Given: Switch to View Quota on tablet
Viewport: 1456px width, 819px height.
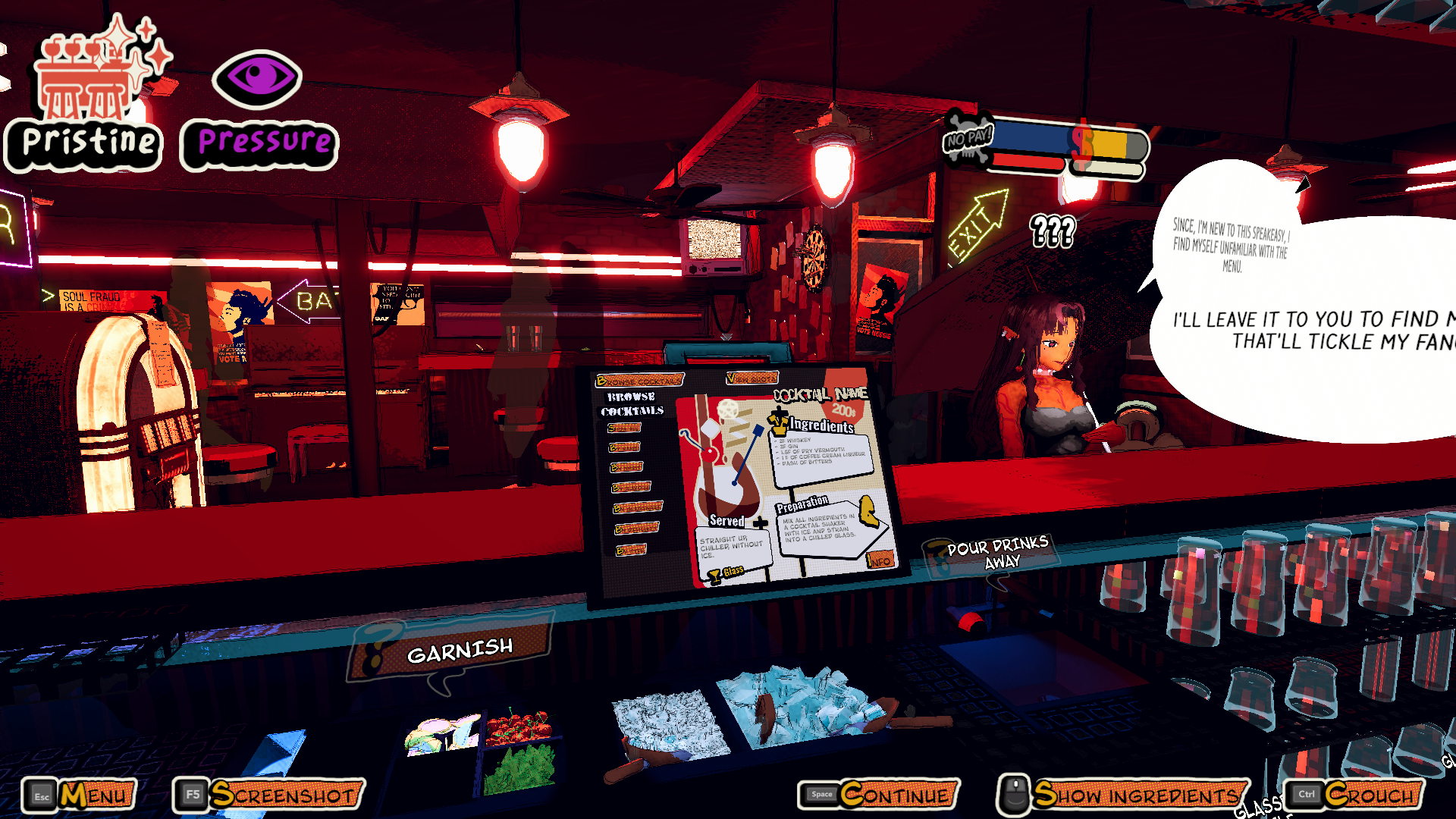Looking at the screenshot, I should point(752,377).
